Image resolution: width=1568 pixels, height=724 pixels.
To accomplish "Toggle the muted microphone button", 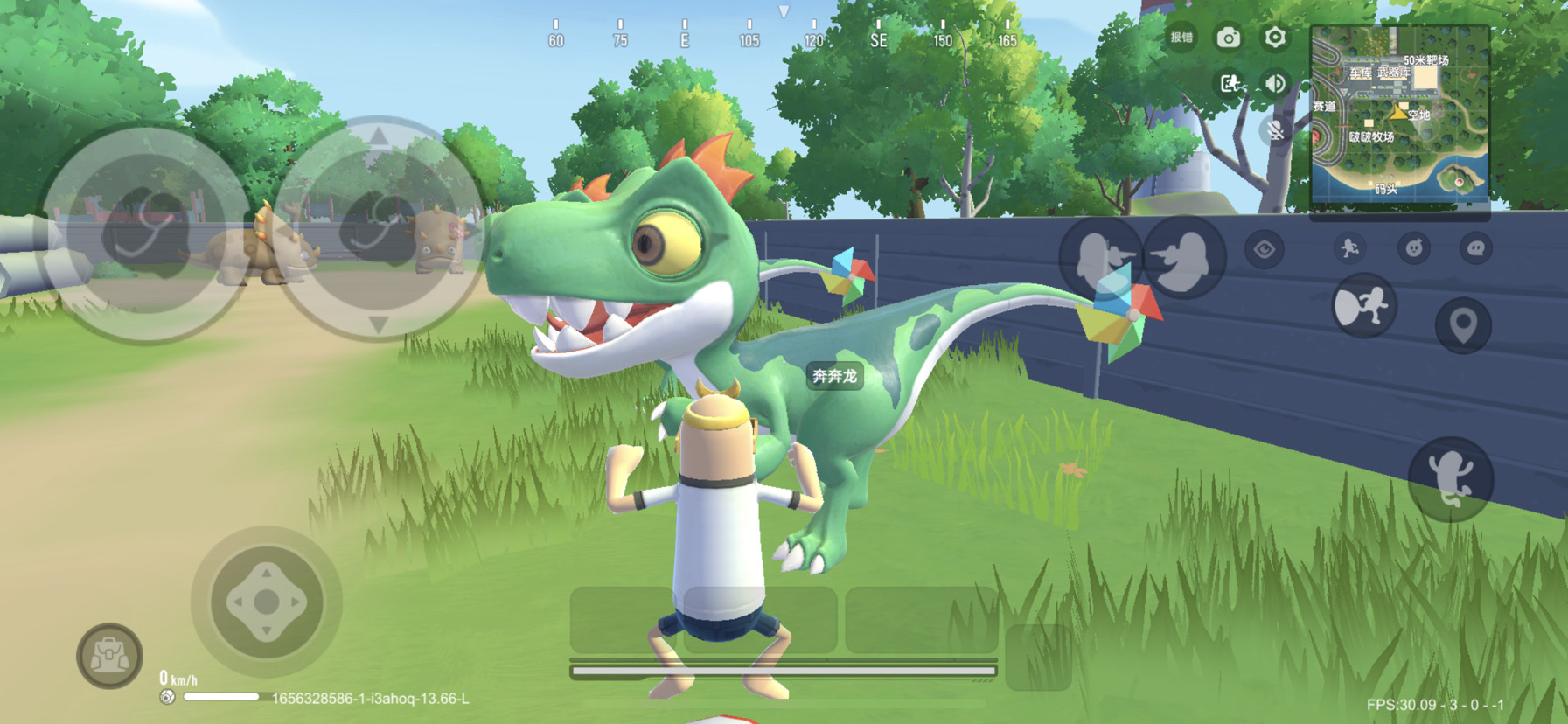I will [x=1276, y=131].
